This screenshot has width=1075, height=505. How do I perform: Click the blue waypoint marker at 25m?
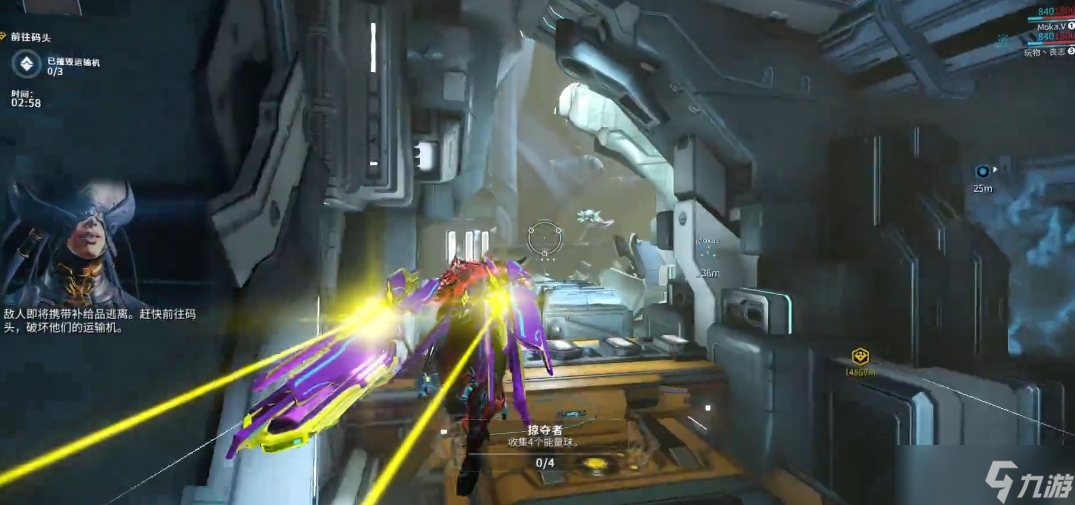(x=984, y=171)
